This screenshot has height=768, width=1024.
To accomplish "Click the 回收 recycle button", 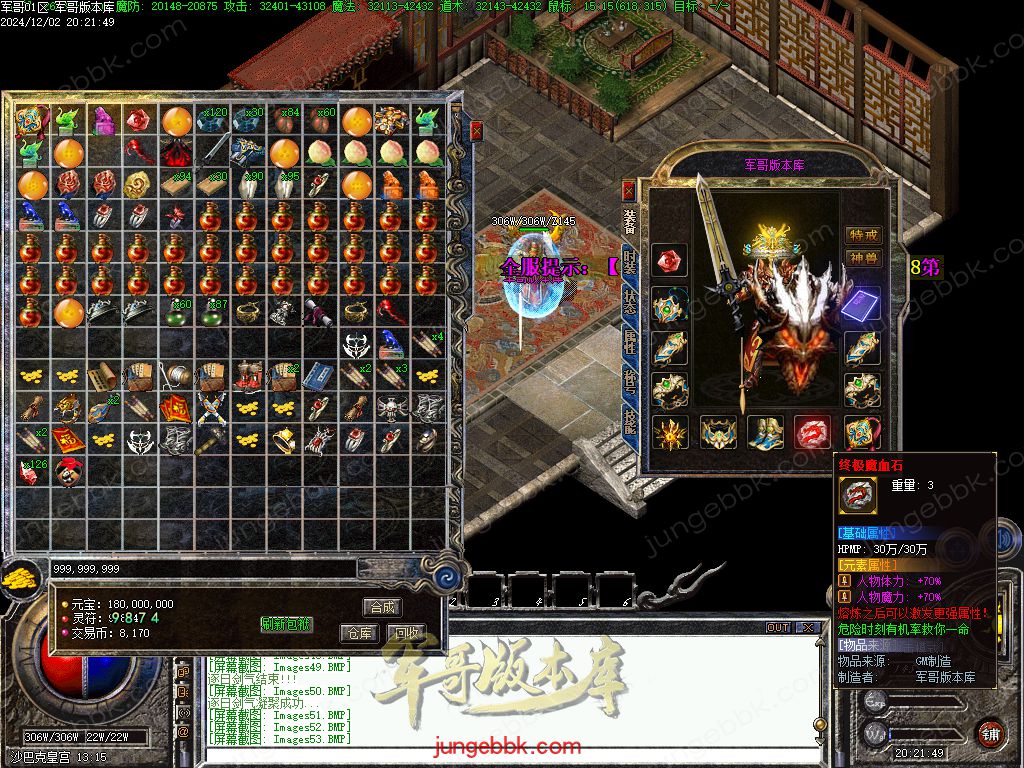I will pos(406,633).
